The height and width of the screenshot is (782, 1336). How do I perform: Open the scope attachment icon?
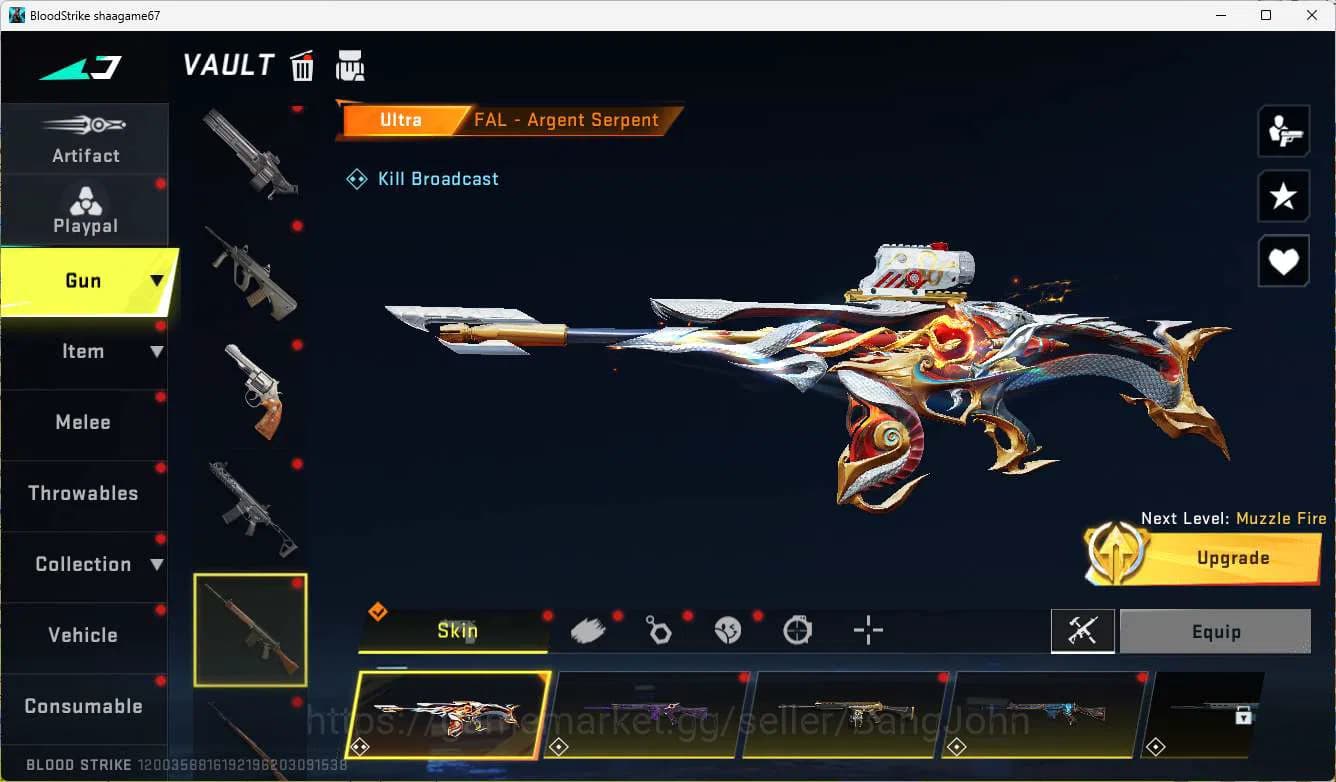(x=797, y=630)
